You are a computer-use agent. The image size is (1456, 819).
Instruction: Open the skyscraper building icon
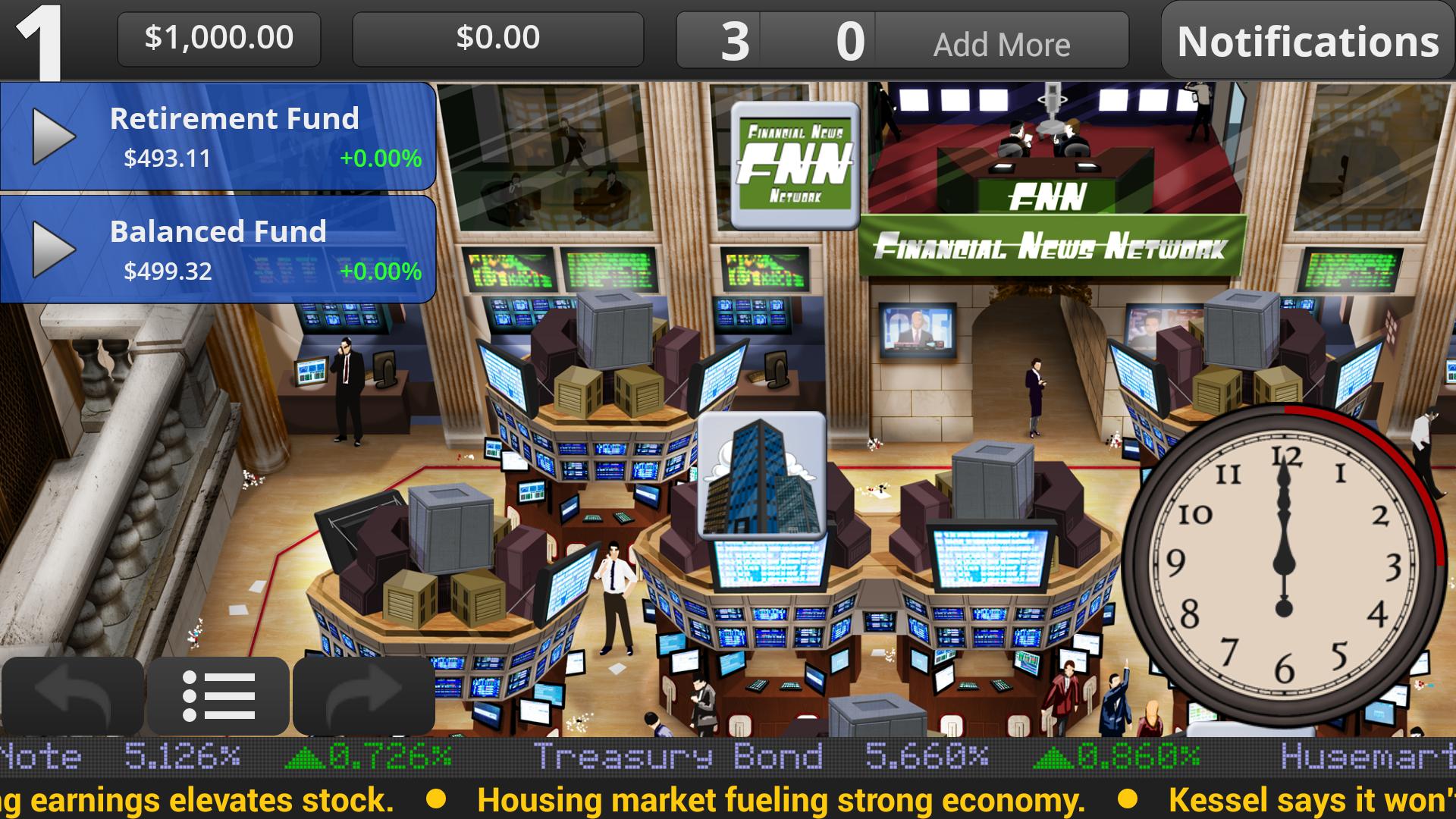tap(761, 475)
